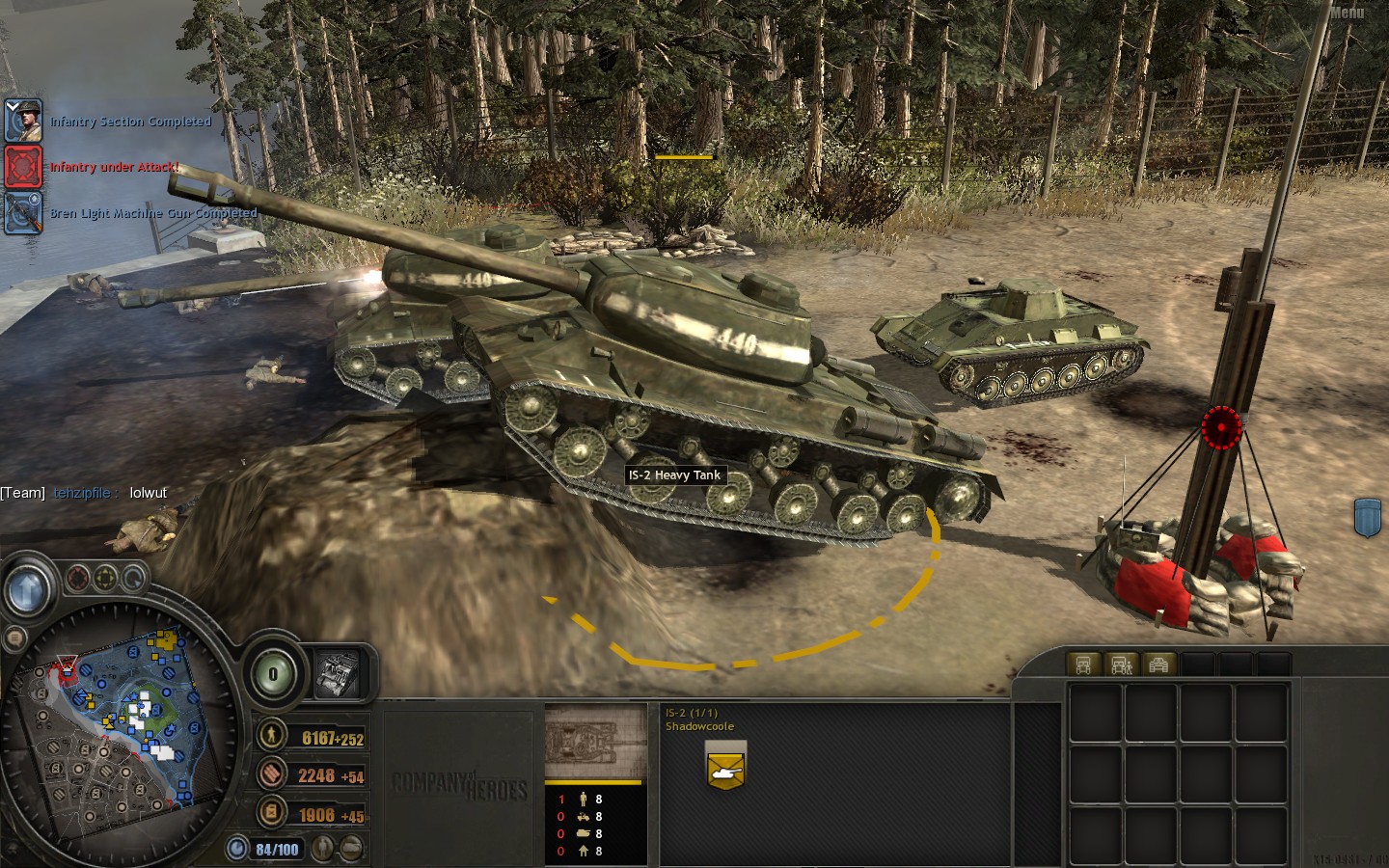
Task: Open the chat speech-bubble button
Action: click(x=14, y=638)
